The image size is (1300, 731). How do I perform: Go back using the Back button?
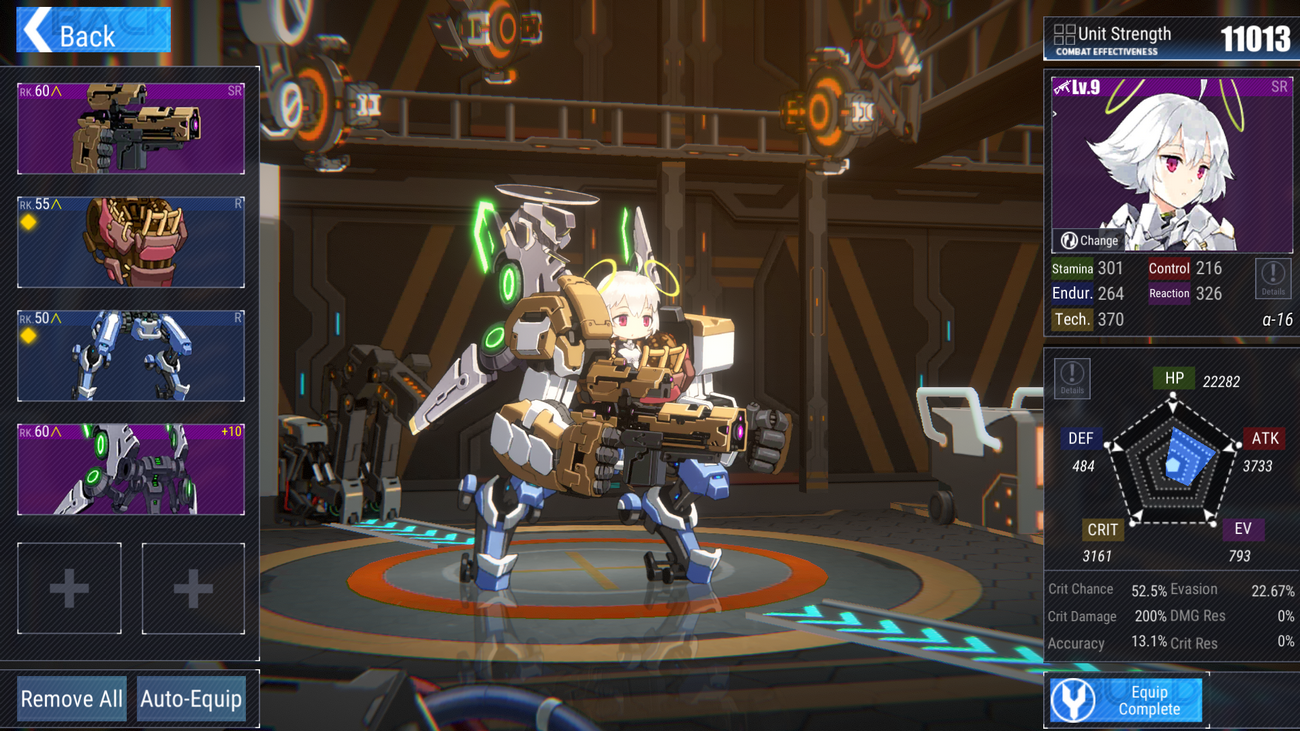coord(93,30)
